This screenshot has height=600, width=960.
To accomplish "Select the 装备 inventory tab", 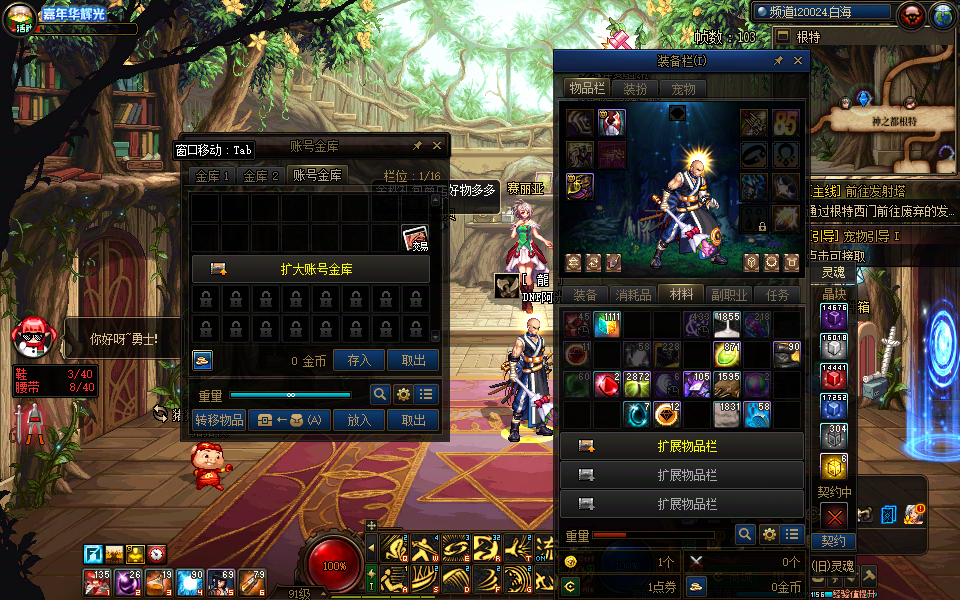I will pyautogui.click(x=585, y=295).
